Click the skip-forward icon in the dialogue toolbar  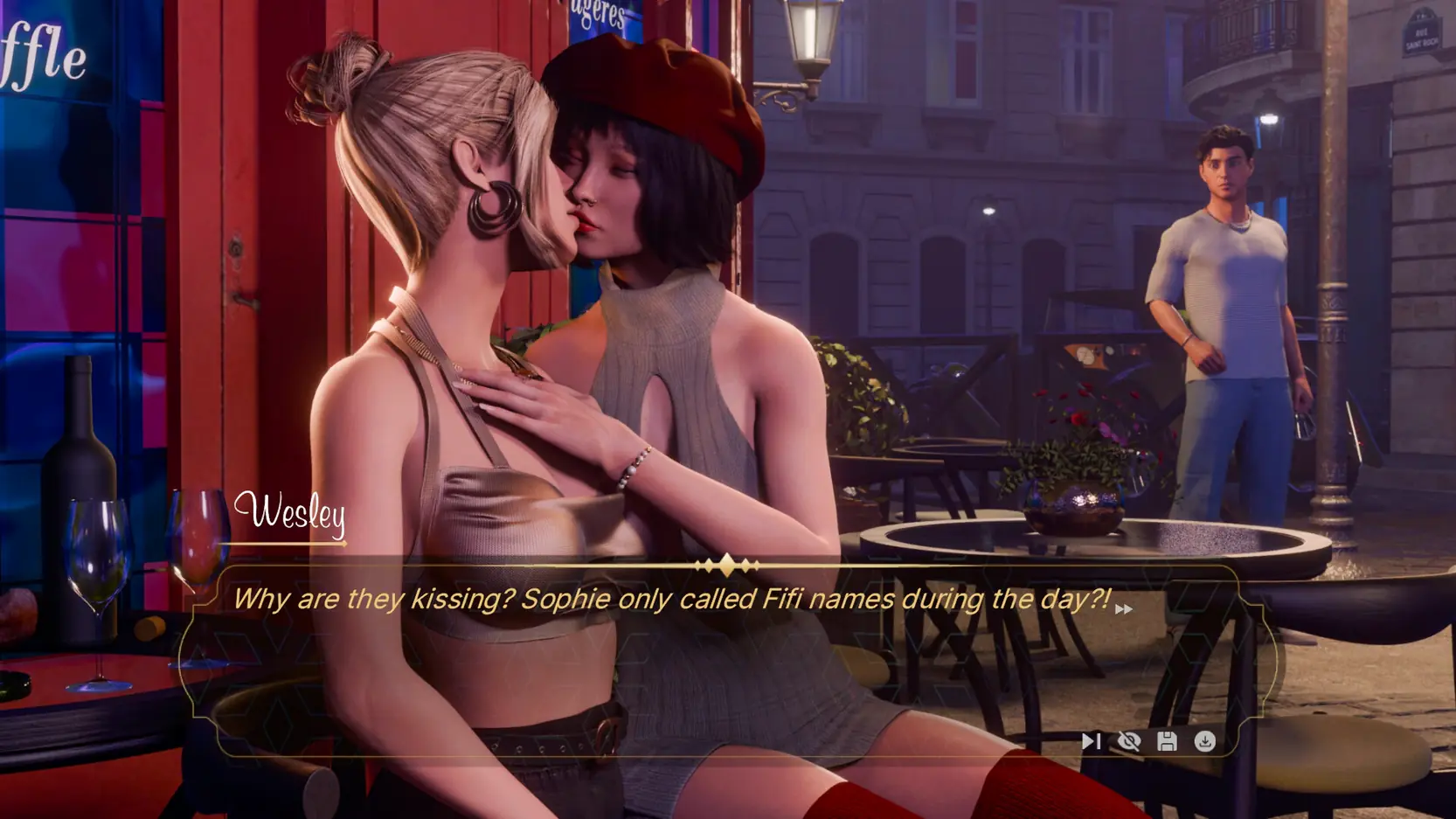click(x=1091, y=741)
